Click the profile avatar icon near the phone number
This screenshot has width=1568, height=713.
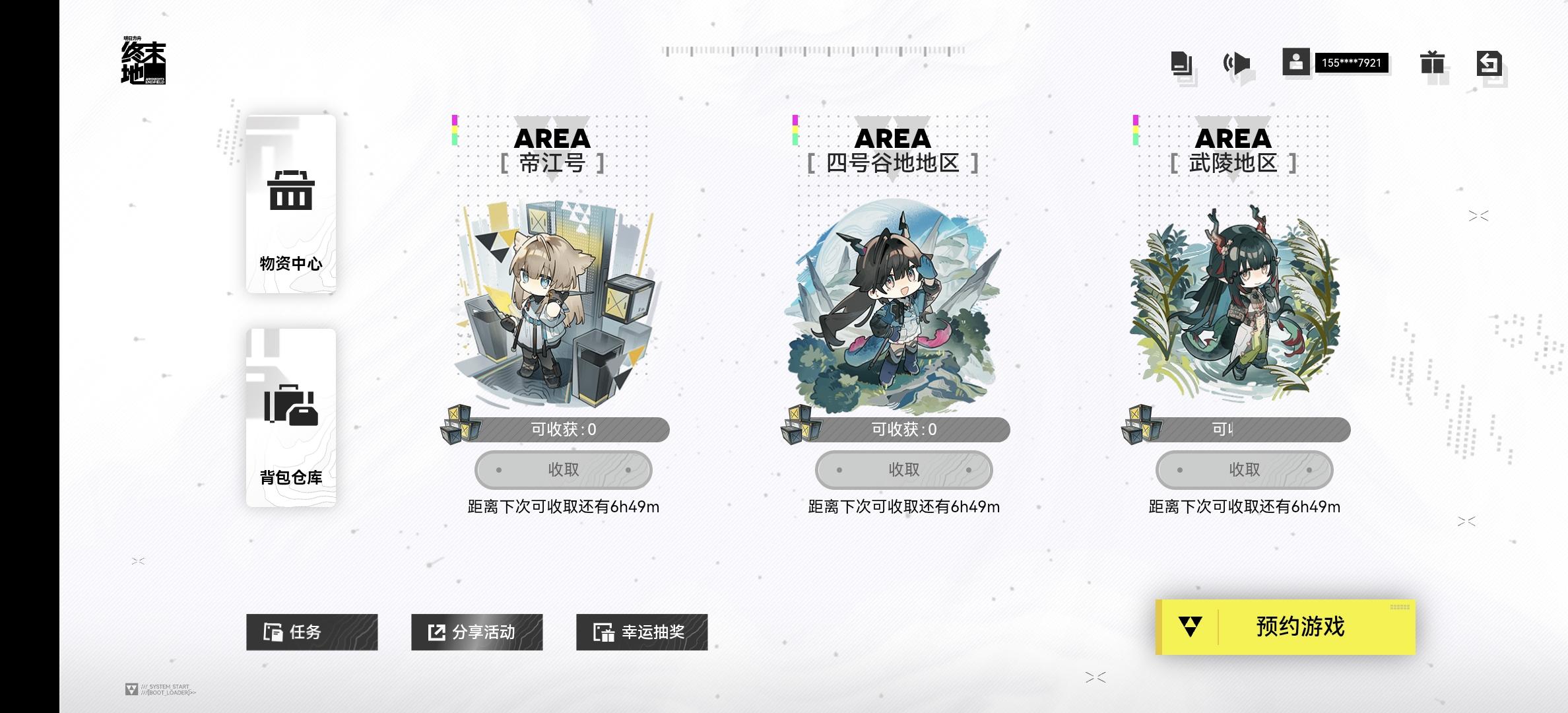coord(1297,63)
